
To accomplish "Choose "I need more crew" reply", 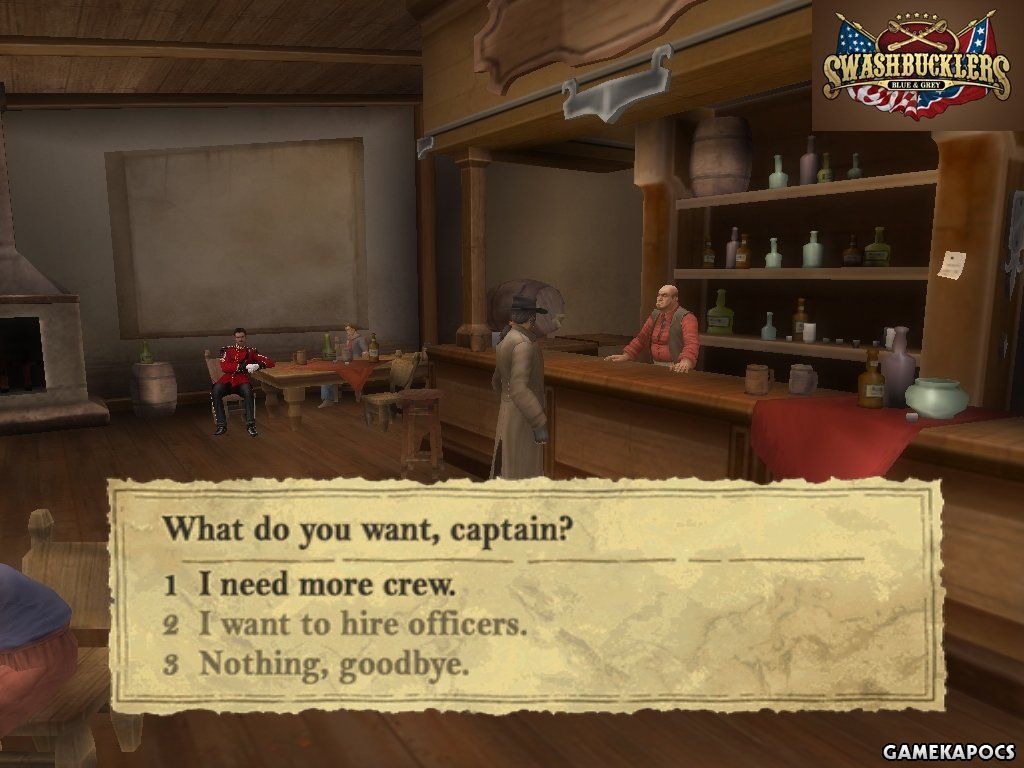I will point(326,584).
